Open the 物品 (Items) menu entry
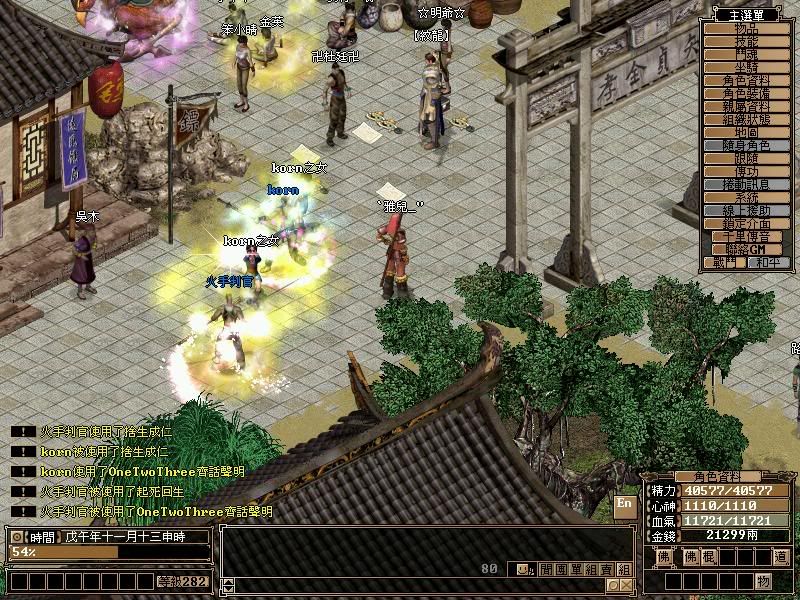The height and width of the screenshot is (600, 800). (x=747, y=29)
